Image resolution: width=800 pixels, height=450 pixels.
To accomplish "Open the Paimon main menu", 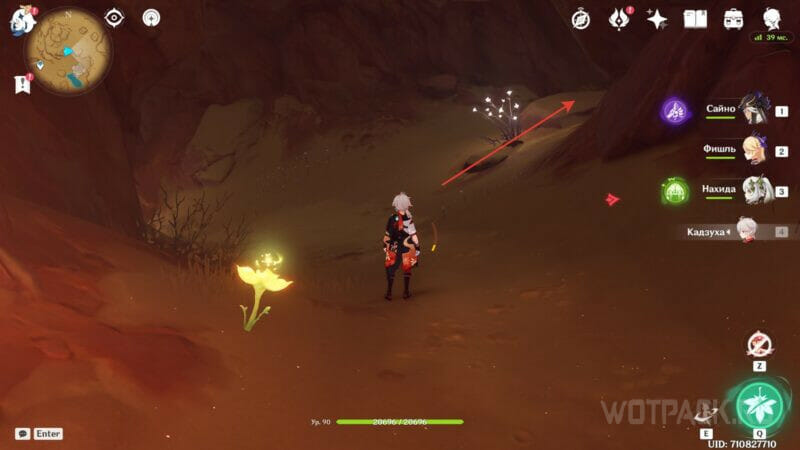I will tap(22, 20).
